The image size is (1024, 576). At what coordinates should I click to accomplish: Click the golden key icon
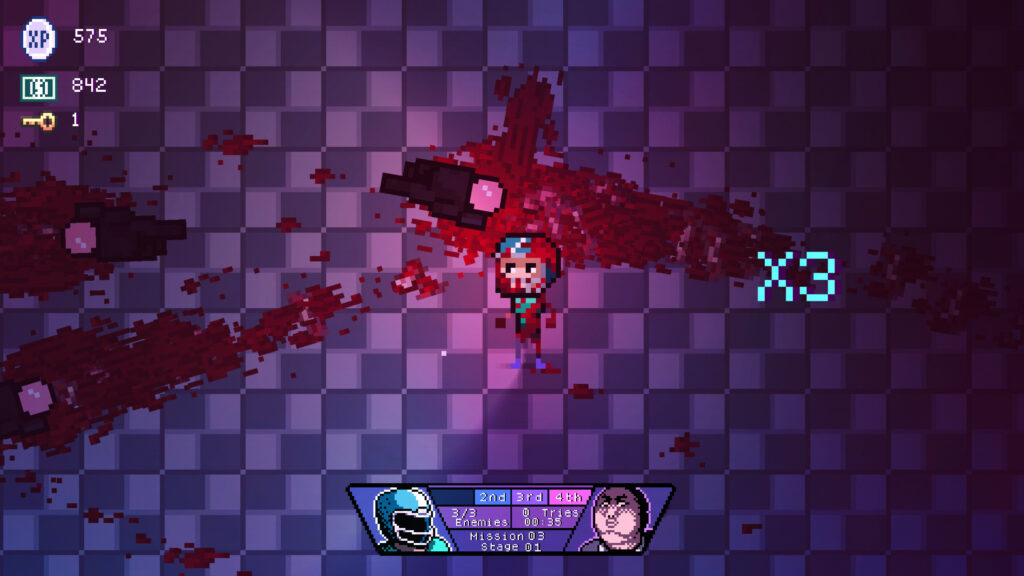39,121
